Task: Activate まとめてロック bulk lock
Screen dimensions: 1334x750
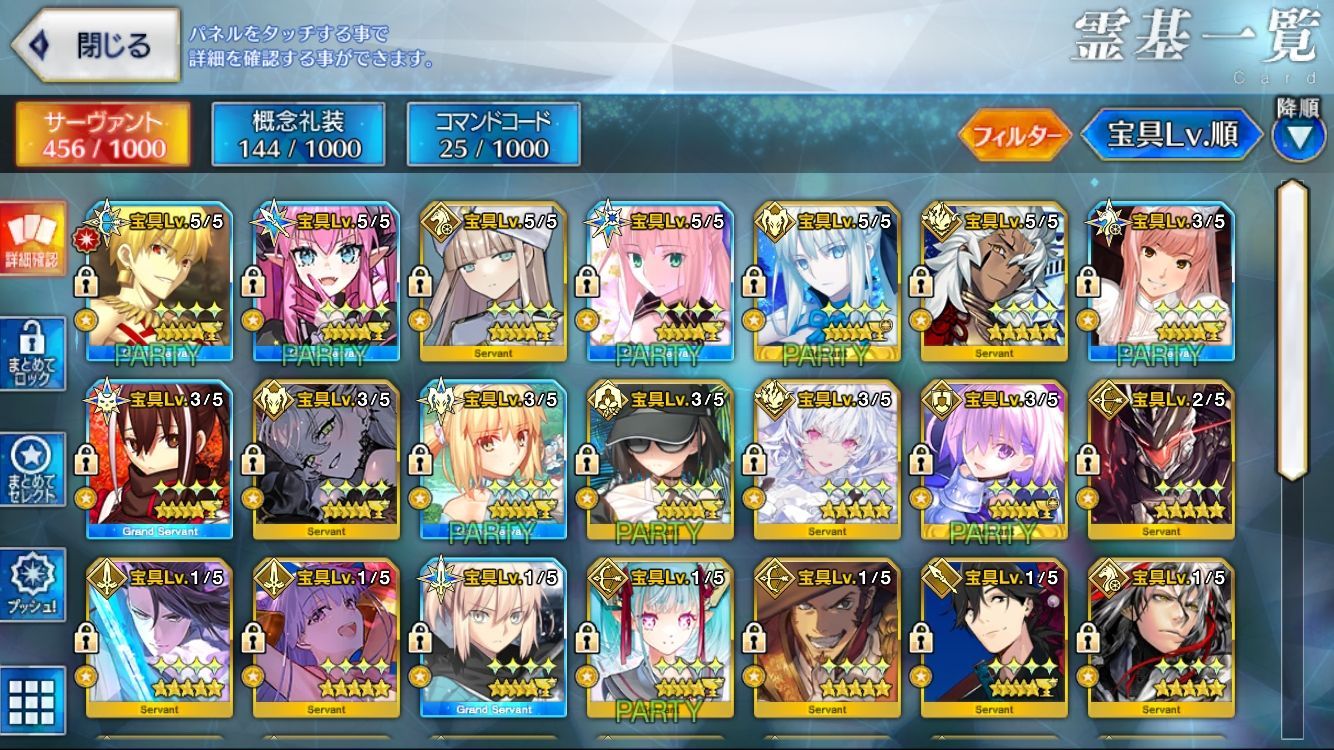Action: tap(33, 354)
